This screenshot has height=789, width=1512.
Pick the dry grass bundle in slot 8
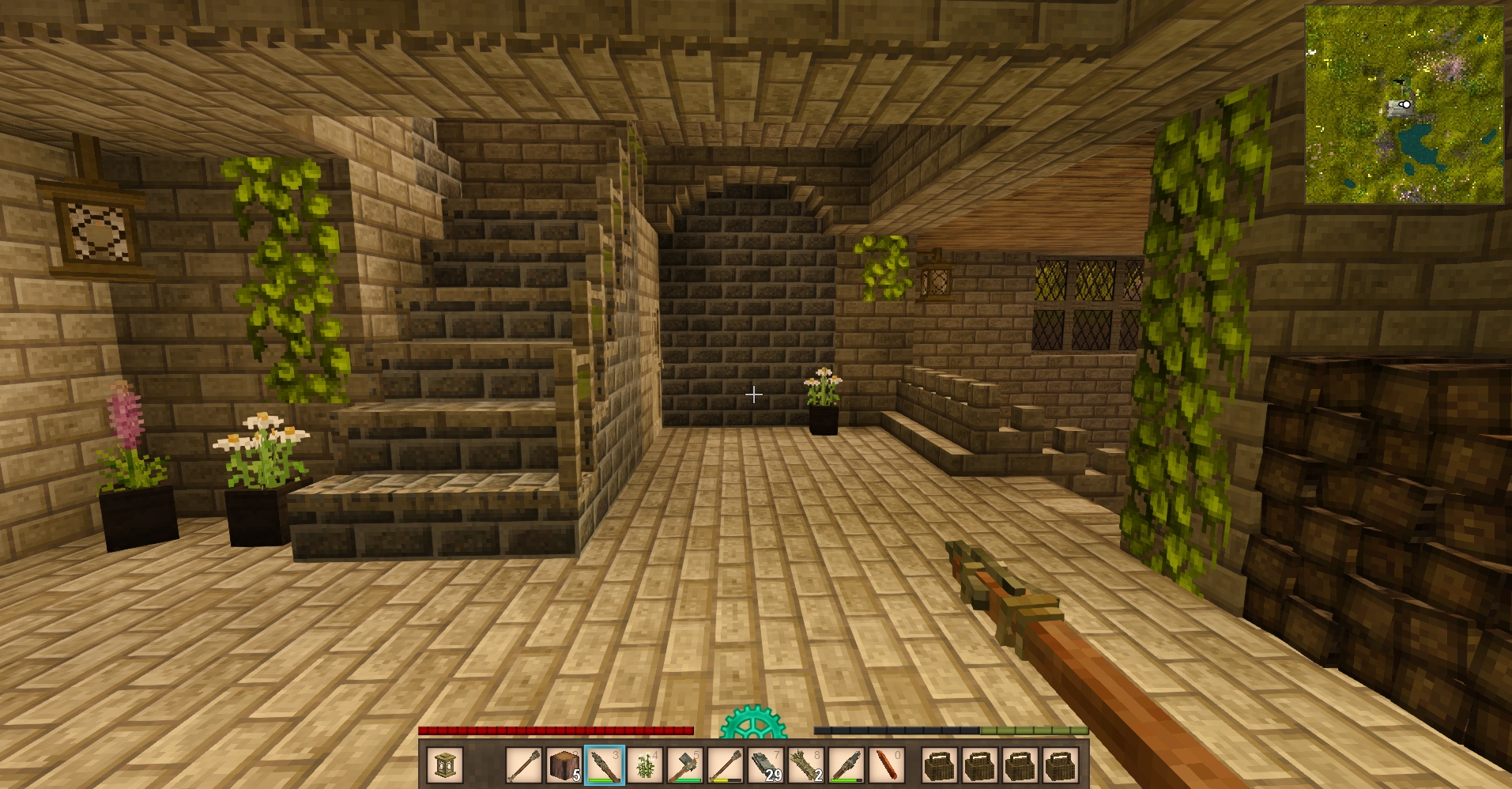click(x=806, y=765)
